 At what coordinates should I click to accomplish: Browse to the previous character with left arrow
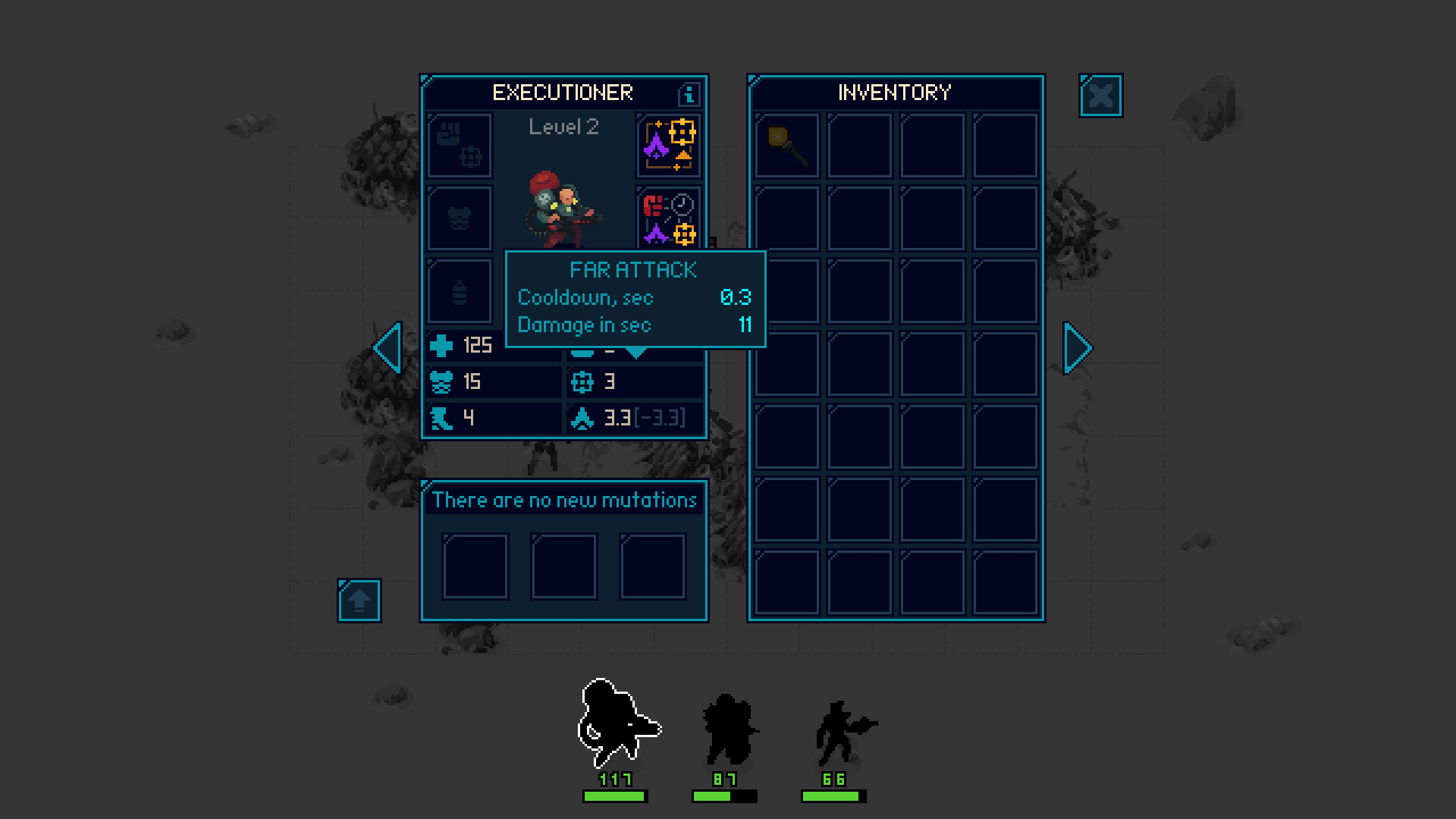(x=387, y=348)
